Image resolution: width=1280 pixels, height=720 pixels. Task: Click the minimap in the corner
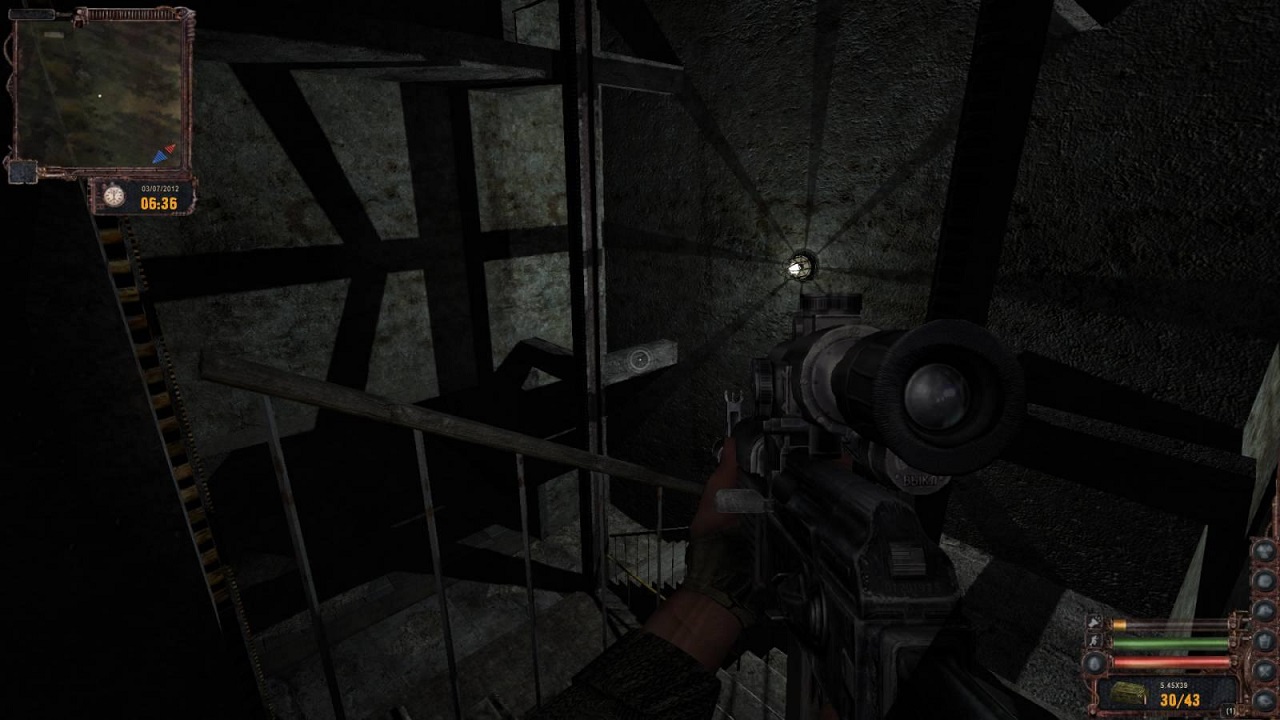[100, 93]
